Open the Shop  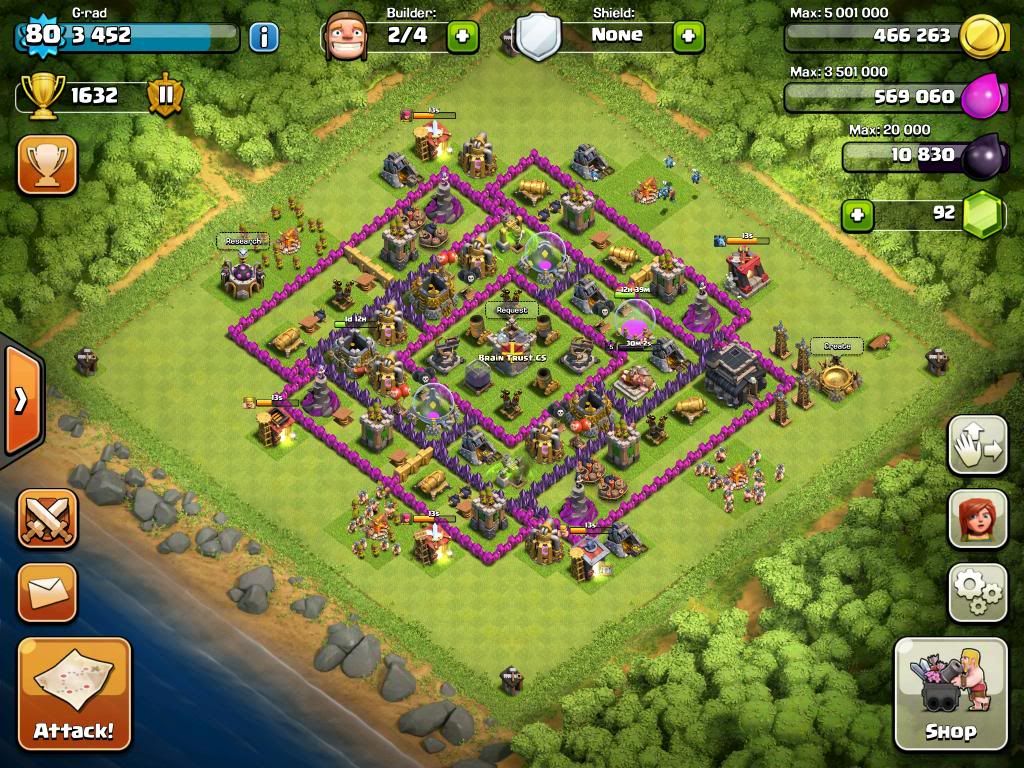[950, 694]
